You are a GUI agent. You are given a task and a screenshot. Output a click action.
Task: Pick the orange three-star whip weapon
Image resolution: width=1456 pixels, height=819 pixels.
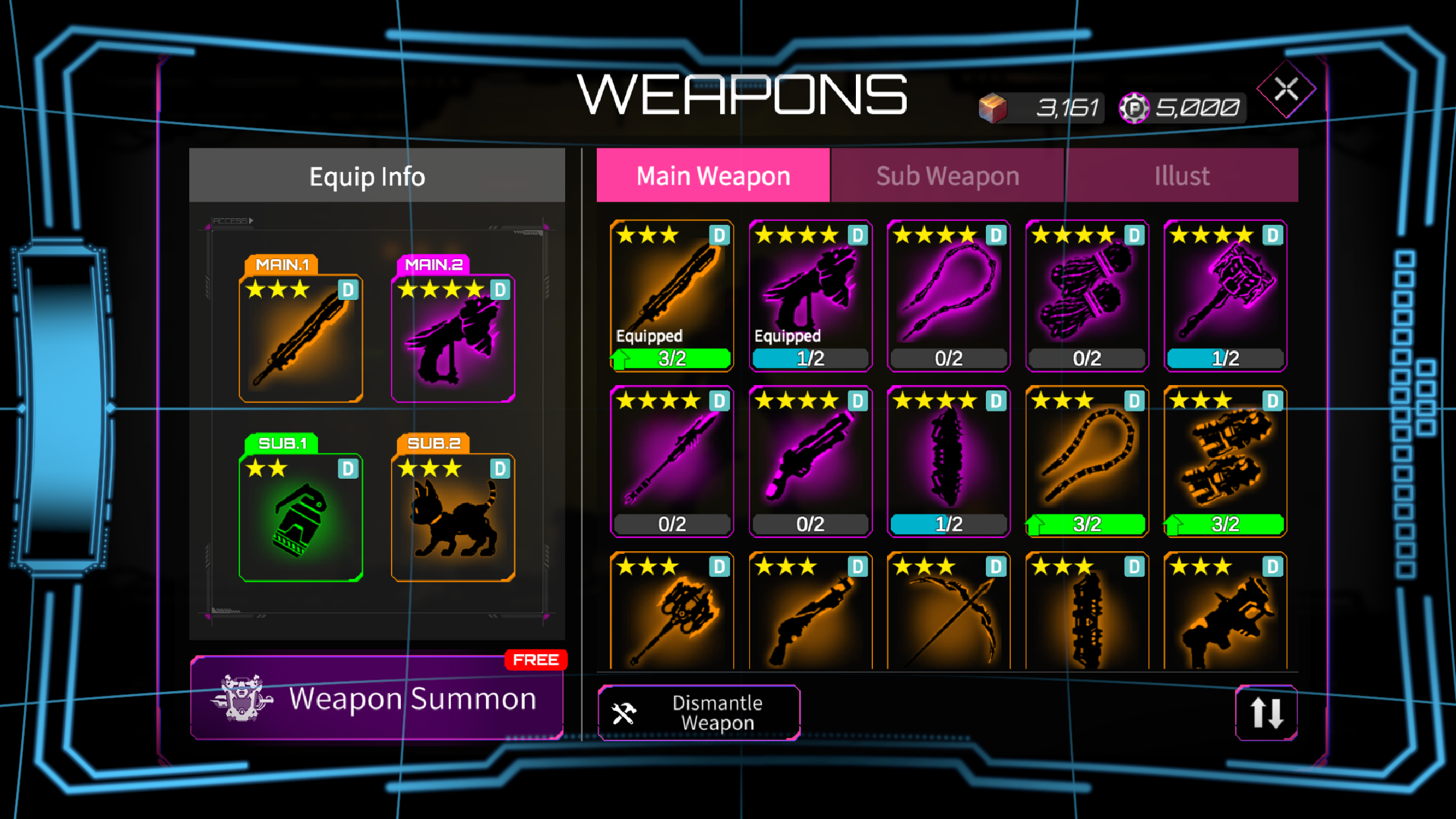tap(1087, 461)
